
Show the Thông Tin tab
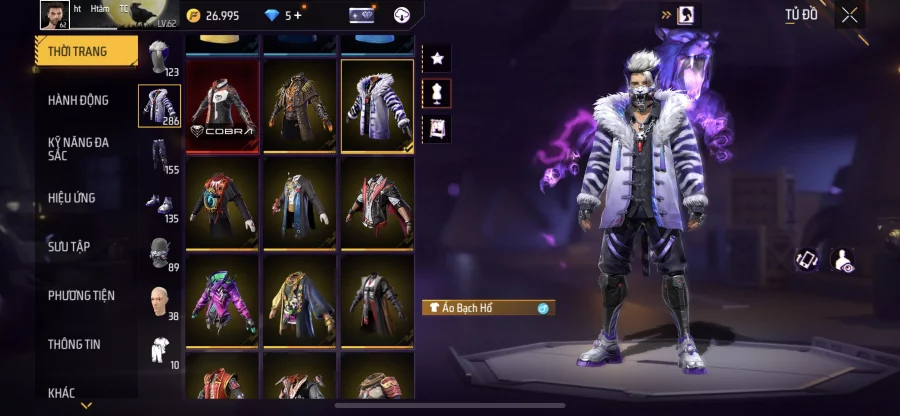tap(72, 344)
